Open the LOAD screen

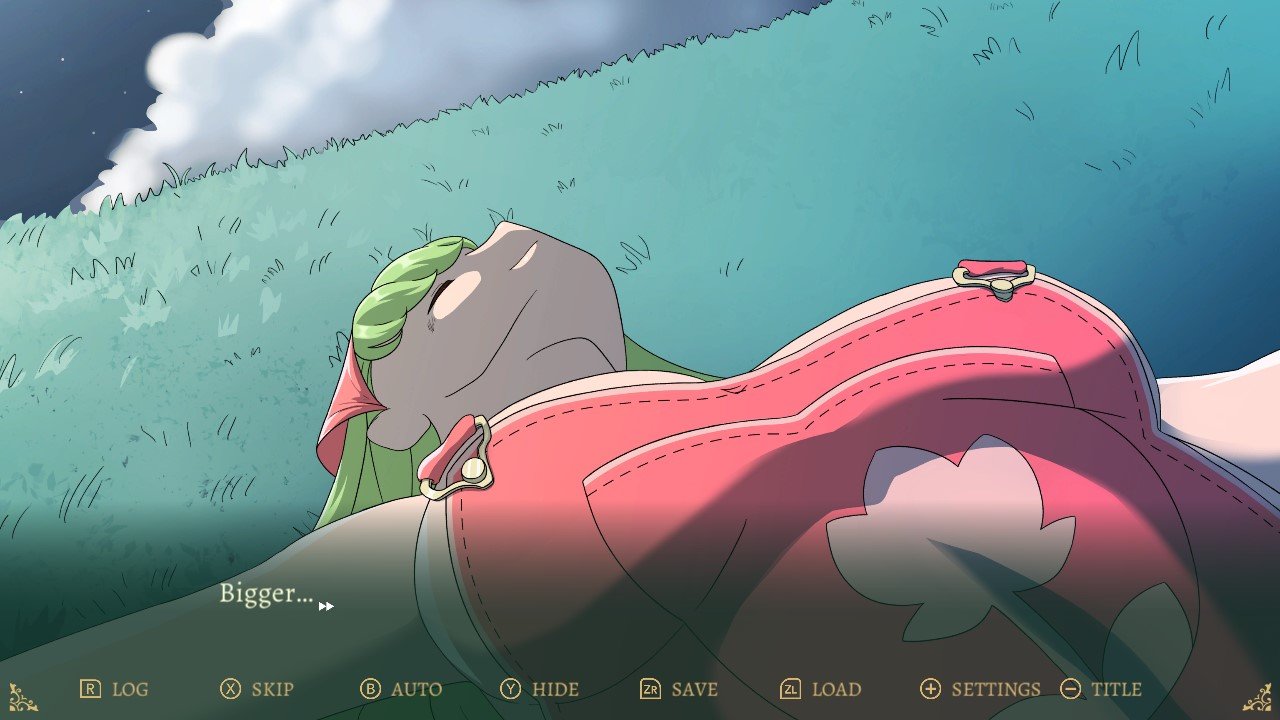pyautogui.click(x=837, y=689)
